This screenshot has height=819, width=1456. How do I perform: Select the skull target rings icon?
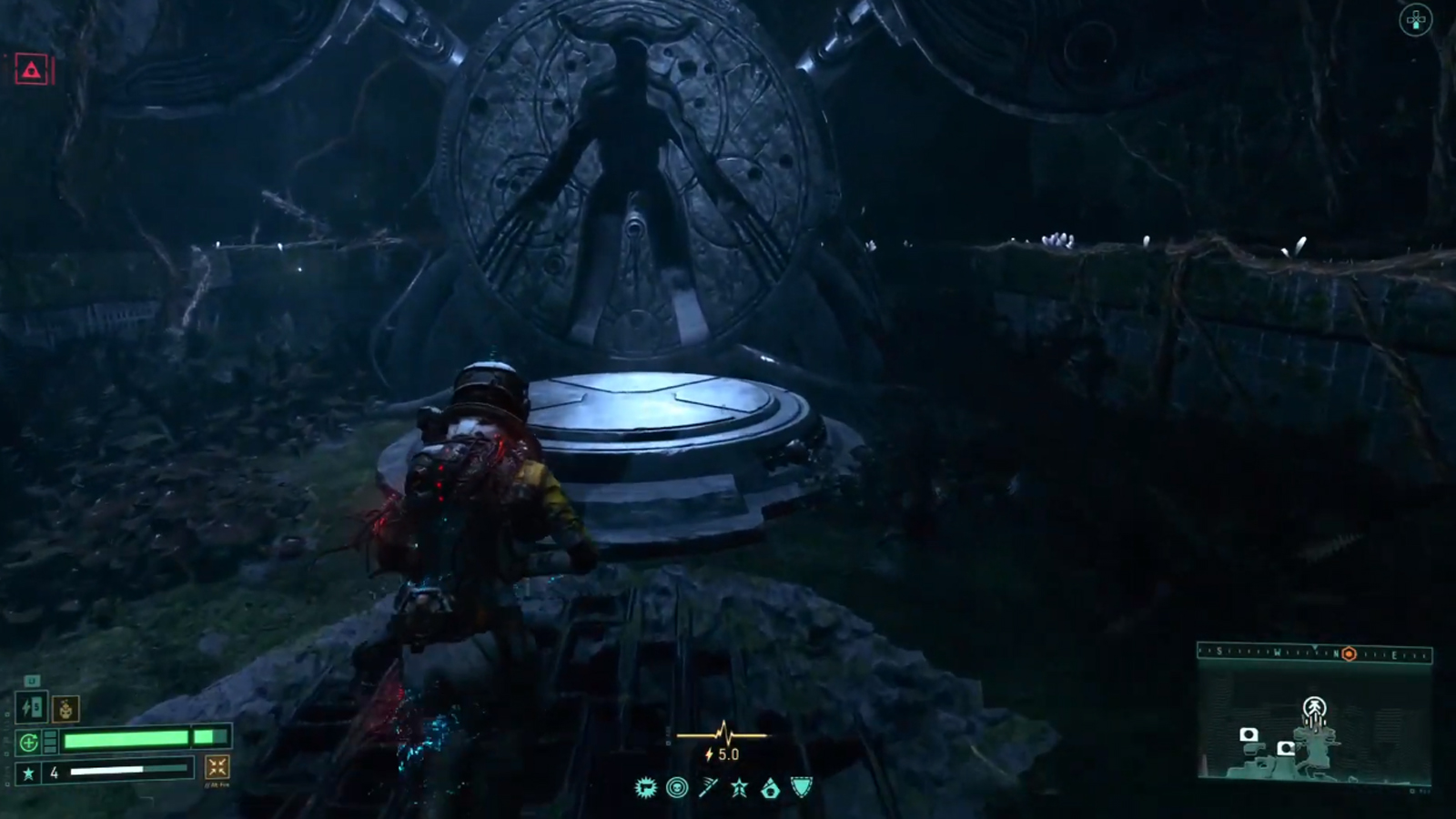coord(677,788)
